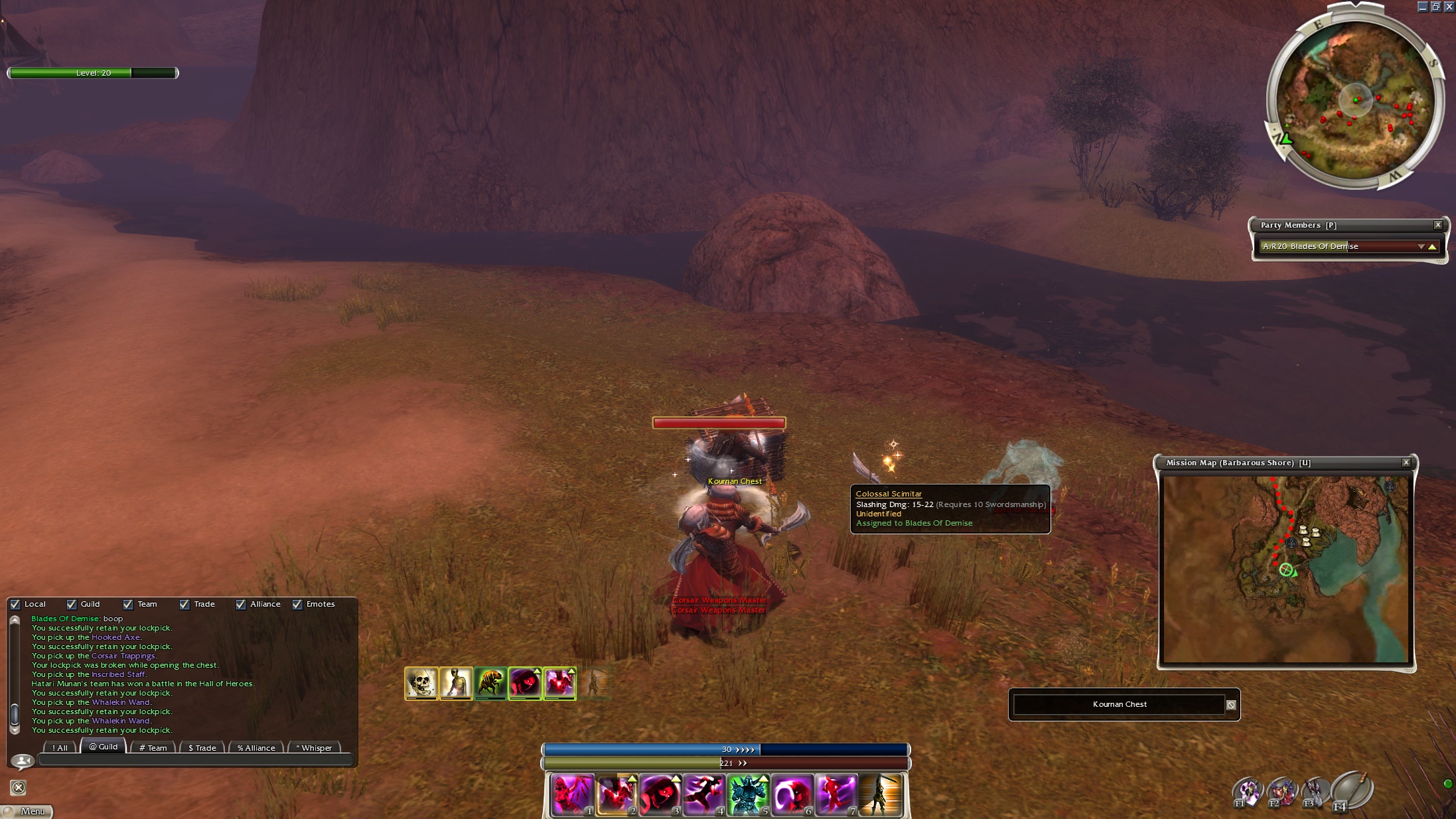Toggle the Local chat channel checkbox
Screen dimensions: 1456x819
click(15, 604)
